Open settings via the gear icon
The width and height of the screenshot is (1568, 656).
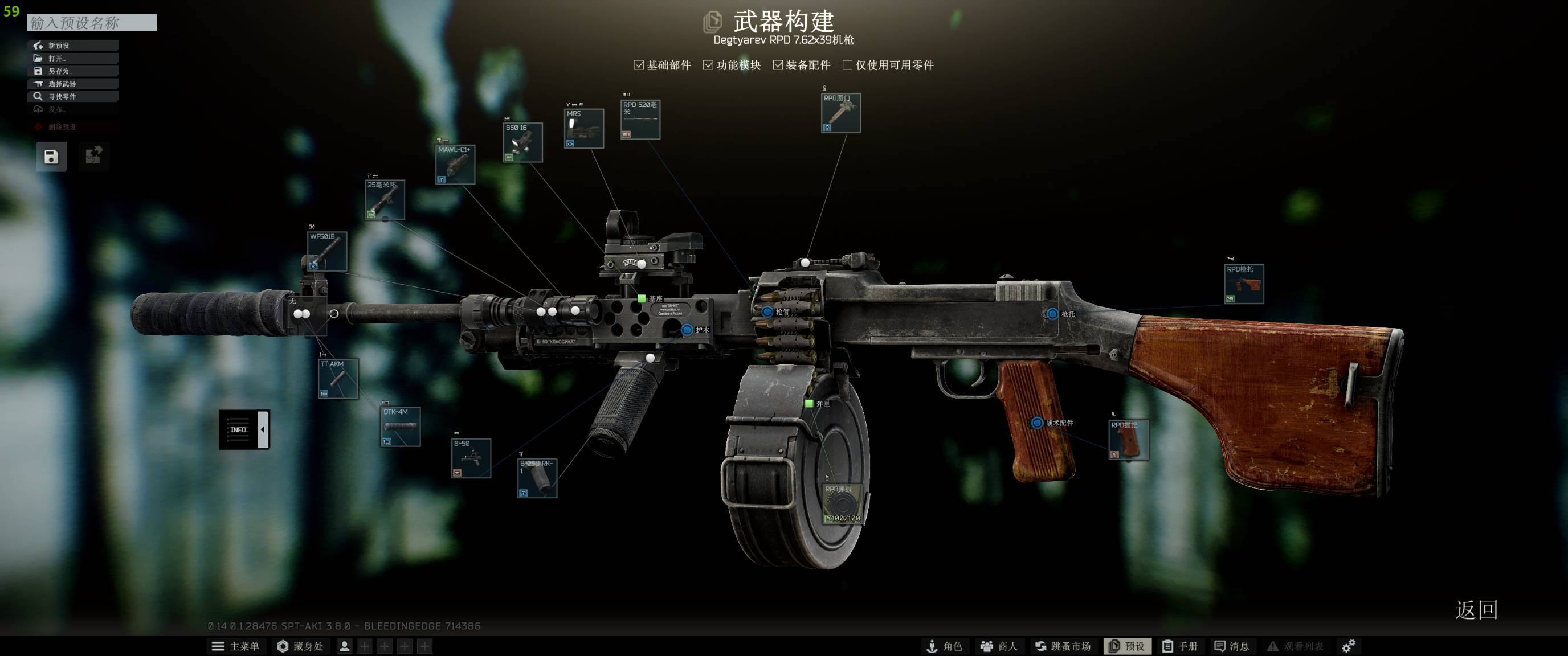click(x=1349, y=646)
